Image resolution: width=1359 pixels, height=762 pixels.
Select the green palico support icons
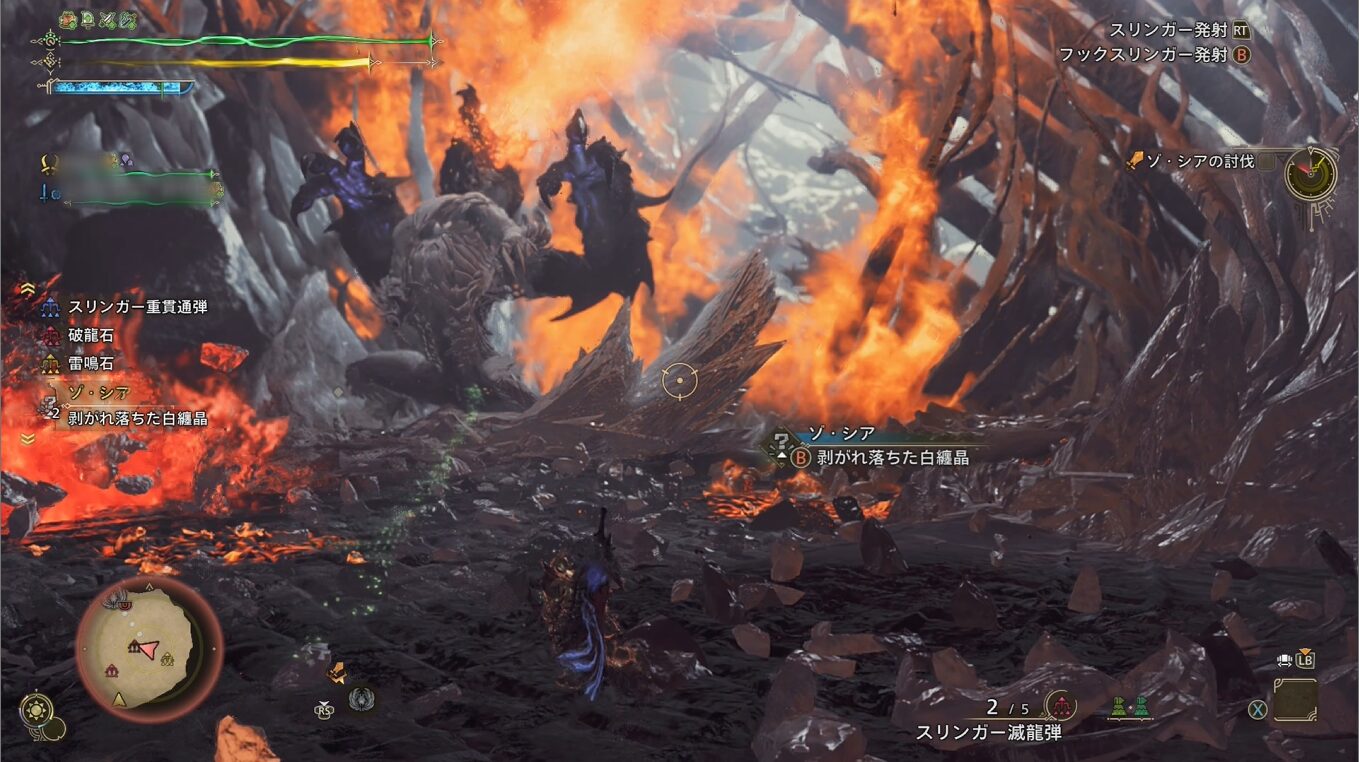click(x=1130, y=706)
